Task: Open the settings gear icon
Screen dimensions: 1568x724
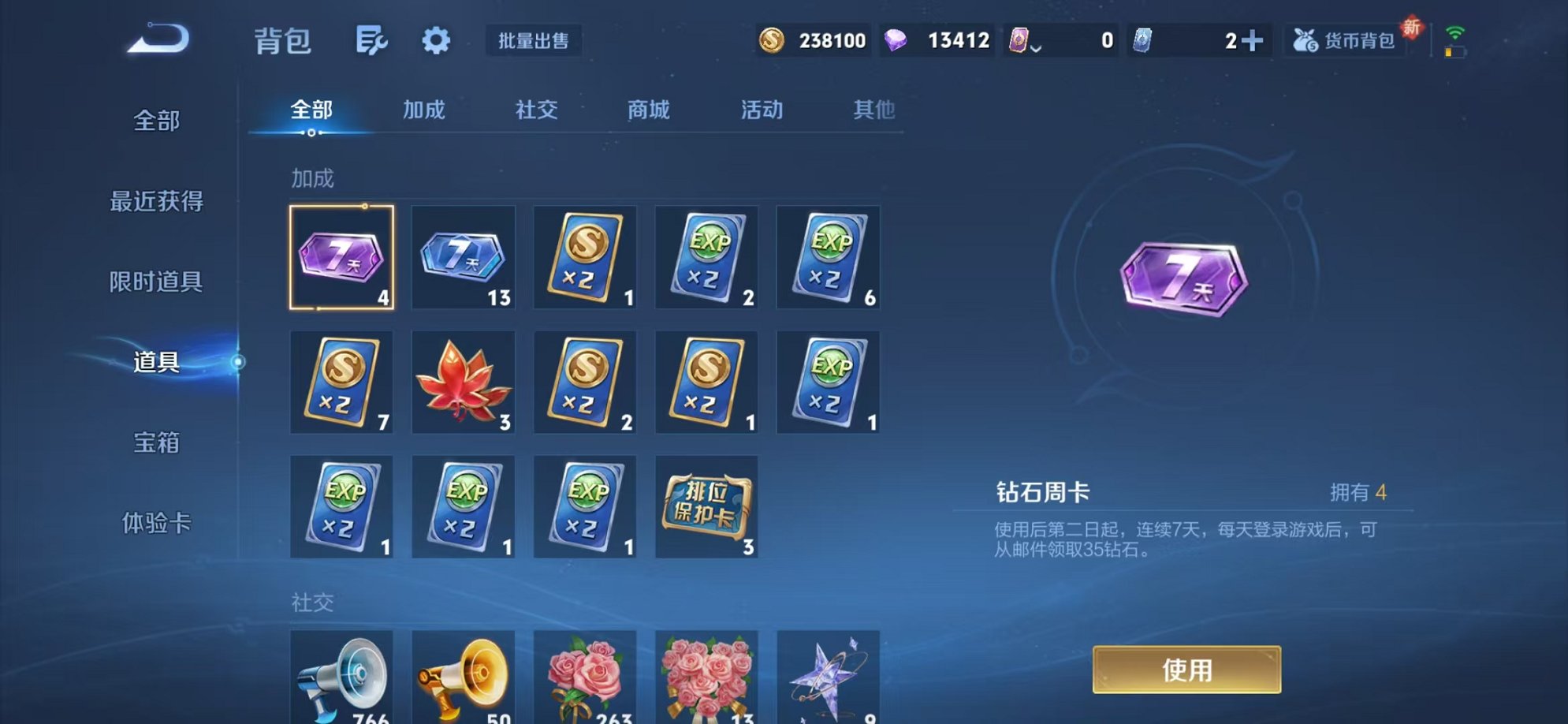Action: pyautogui.click(x=435, y=41)
